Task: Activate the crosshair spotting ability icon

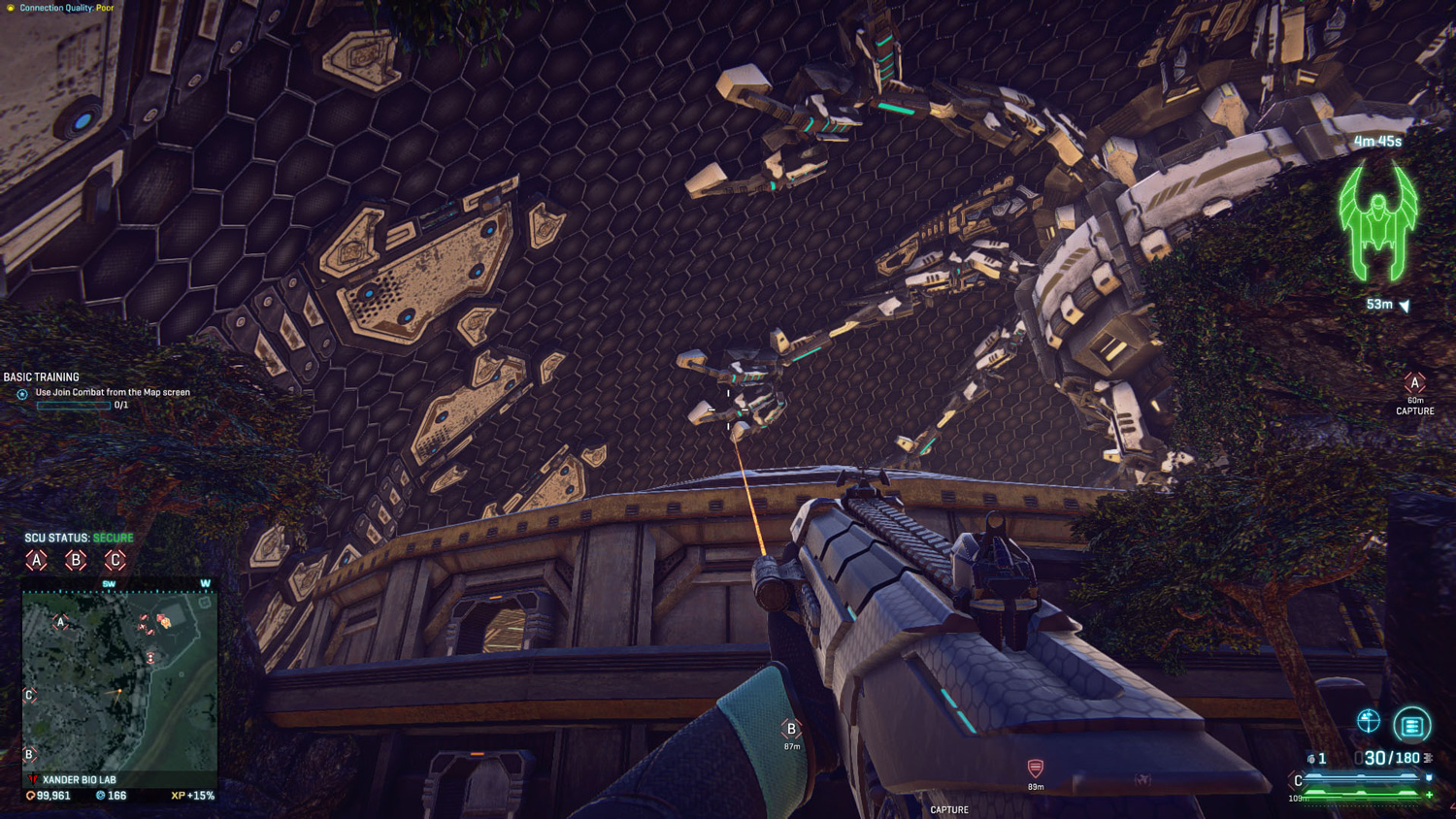Action: pos(1369,720)
